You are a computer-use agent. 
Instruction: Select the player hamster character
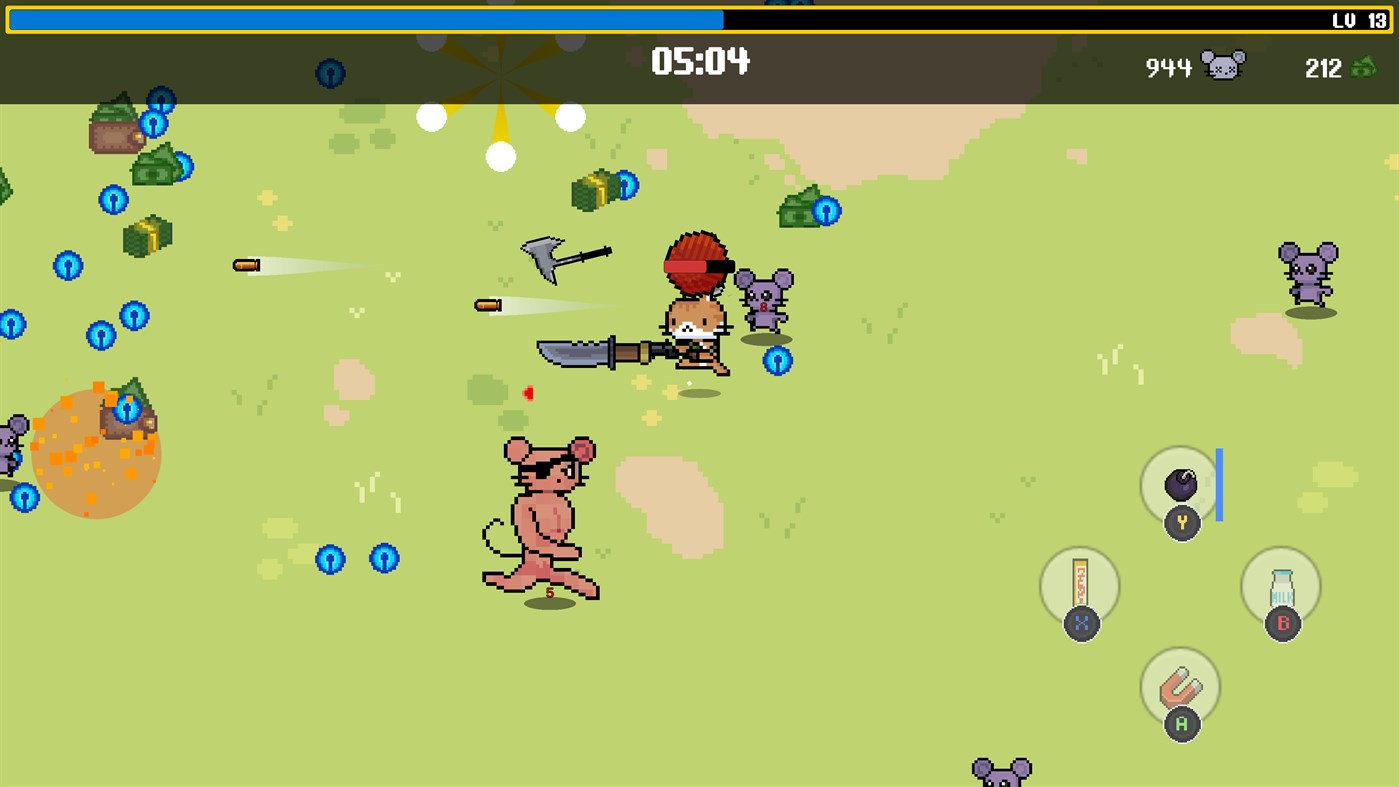(x=697, y=330)
